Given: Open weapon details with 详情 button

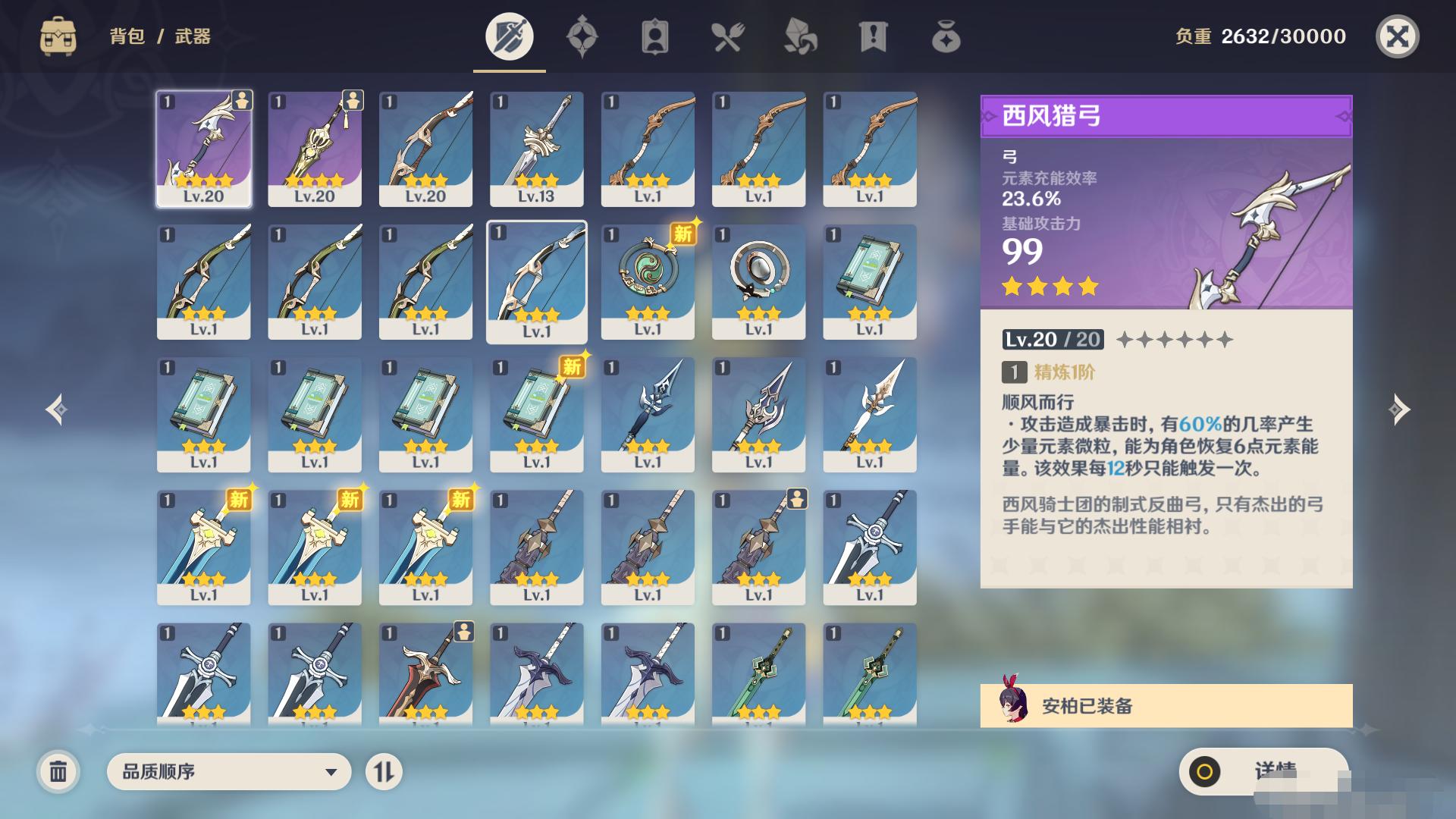Looking at the screenshot, I should click(1263, 772).
